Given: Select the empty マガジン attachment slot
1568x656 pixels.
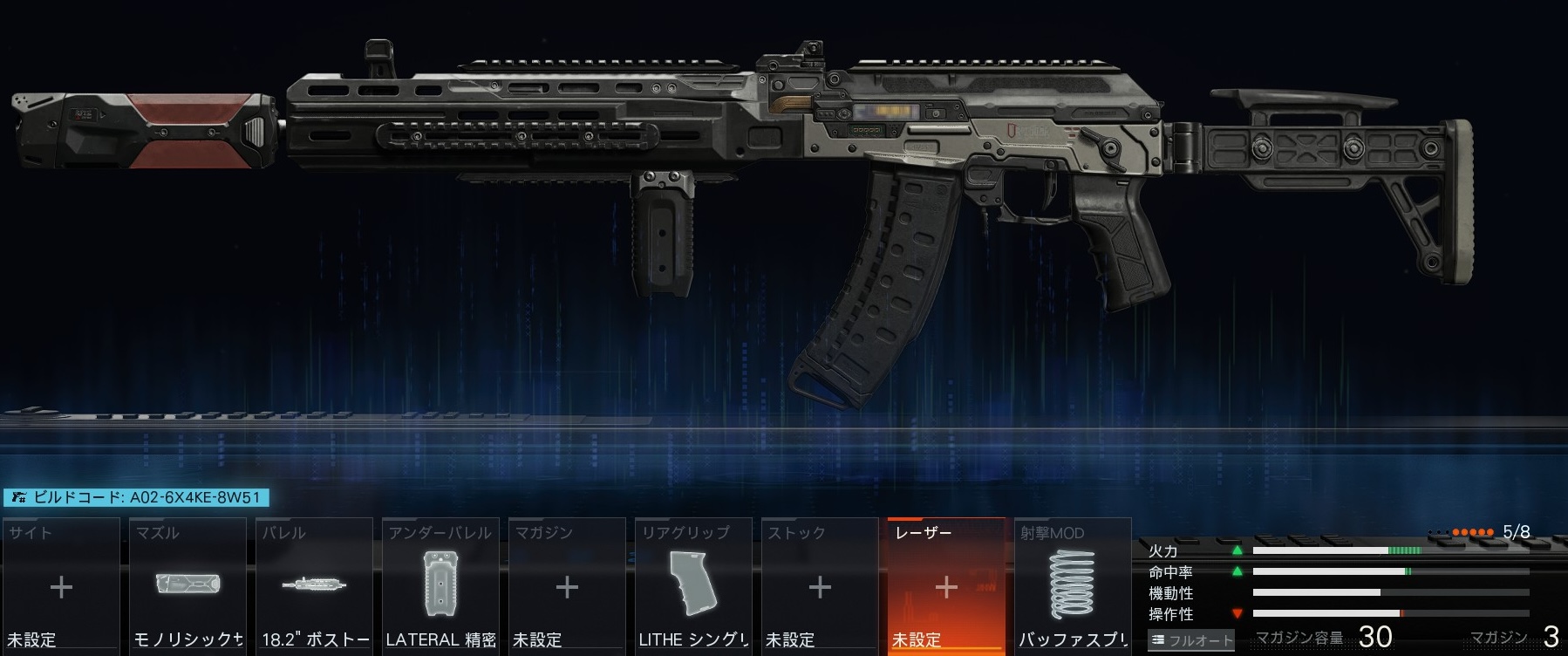Looking at the screenshot, I should [x=567, y=587].
